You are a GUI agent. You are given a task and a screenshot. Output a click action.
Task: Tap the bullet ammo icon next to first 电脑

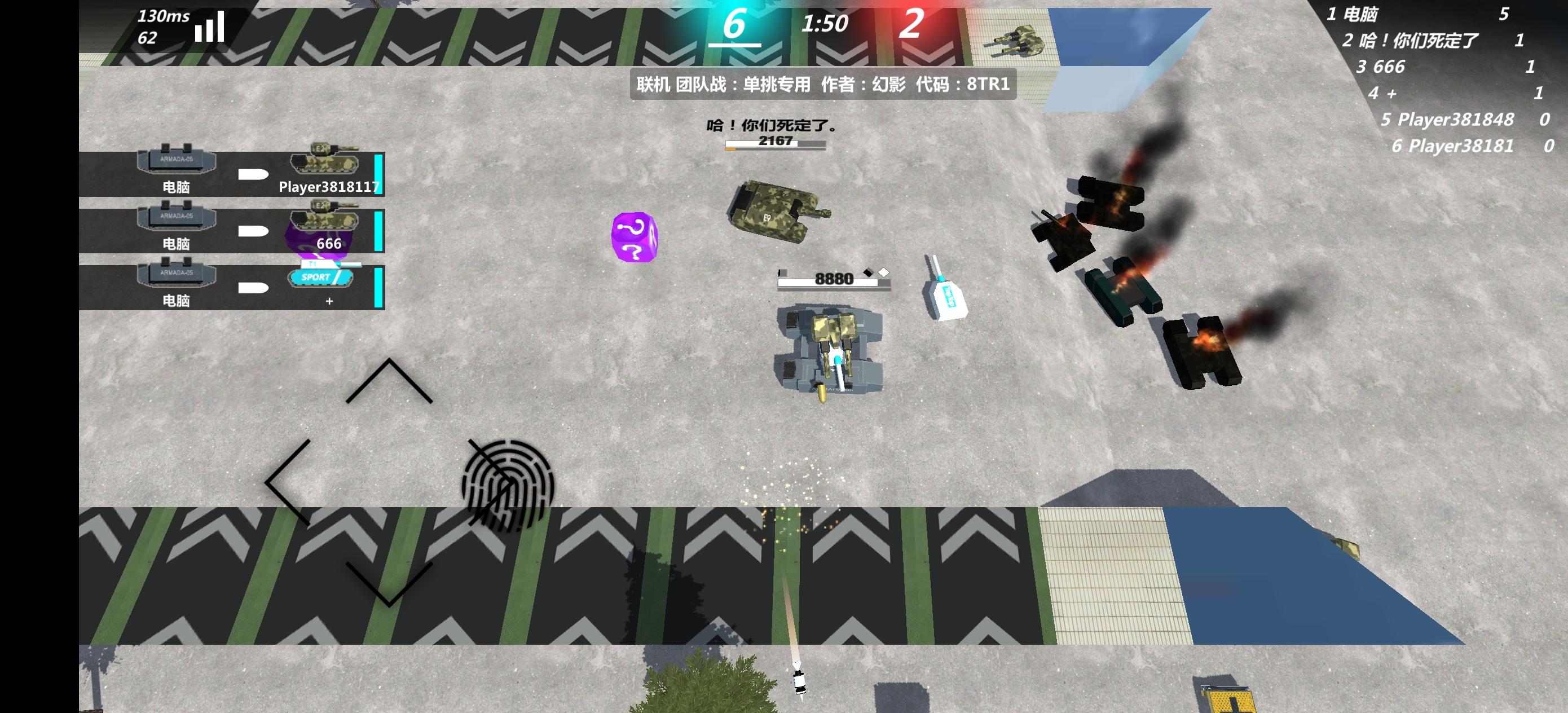point(254,175)
